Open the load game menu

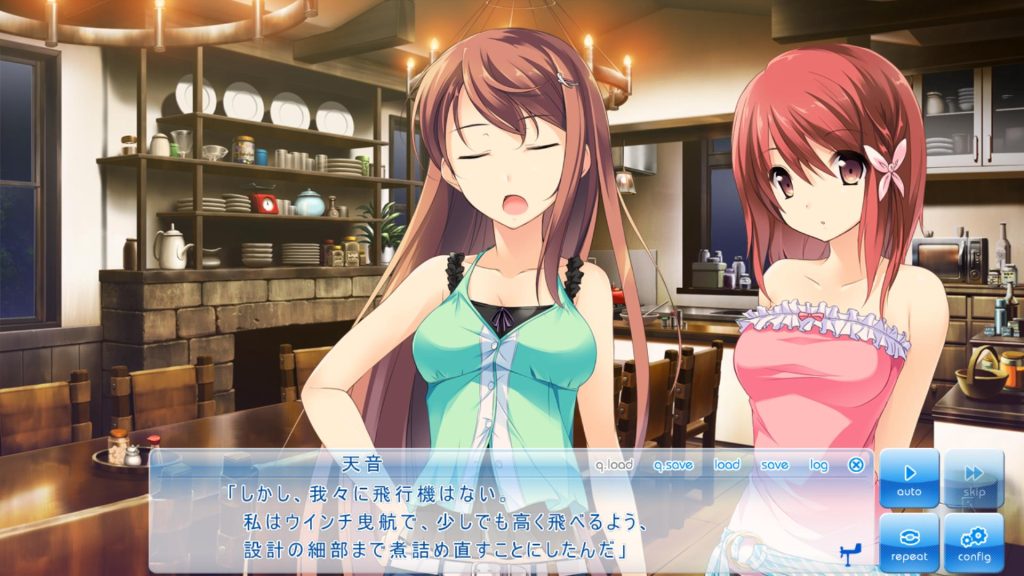pyautogui.click(x=727, y=465)
